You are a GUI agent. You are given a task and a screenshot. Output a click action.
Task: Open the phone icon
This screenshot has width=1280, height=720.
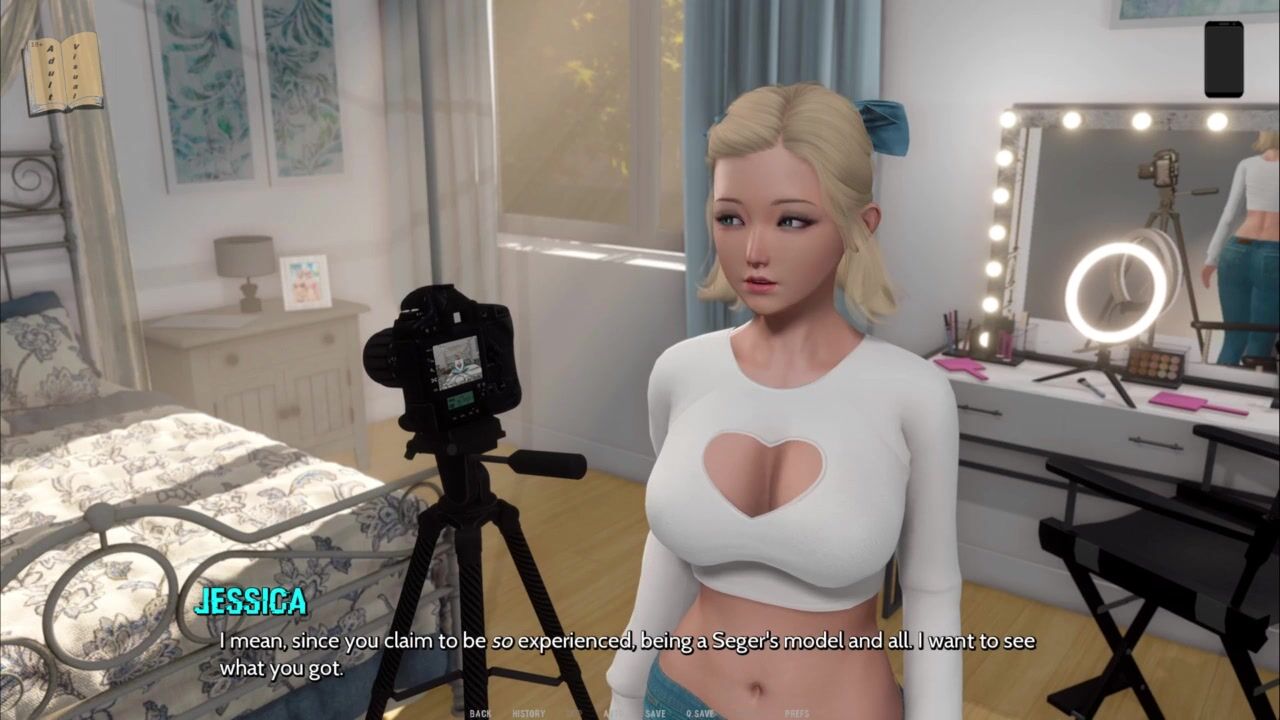click(1223, 59)
